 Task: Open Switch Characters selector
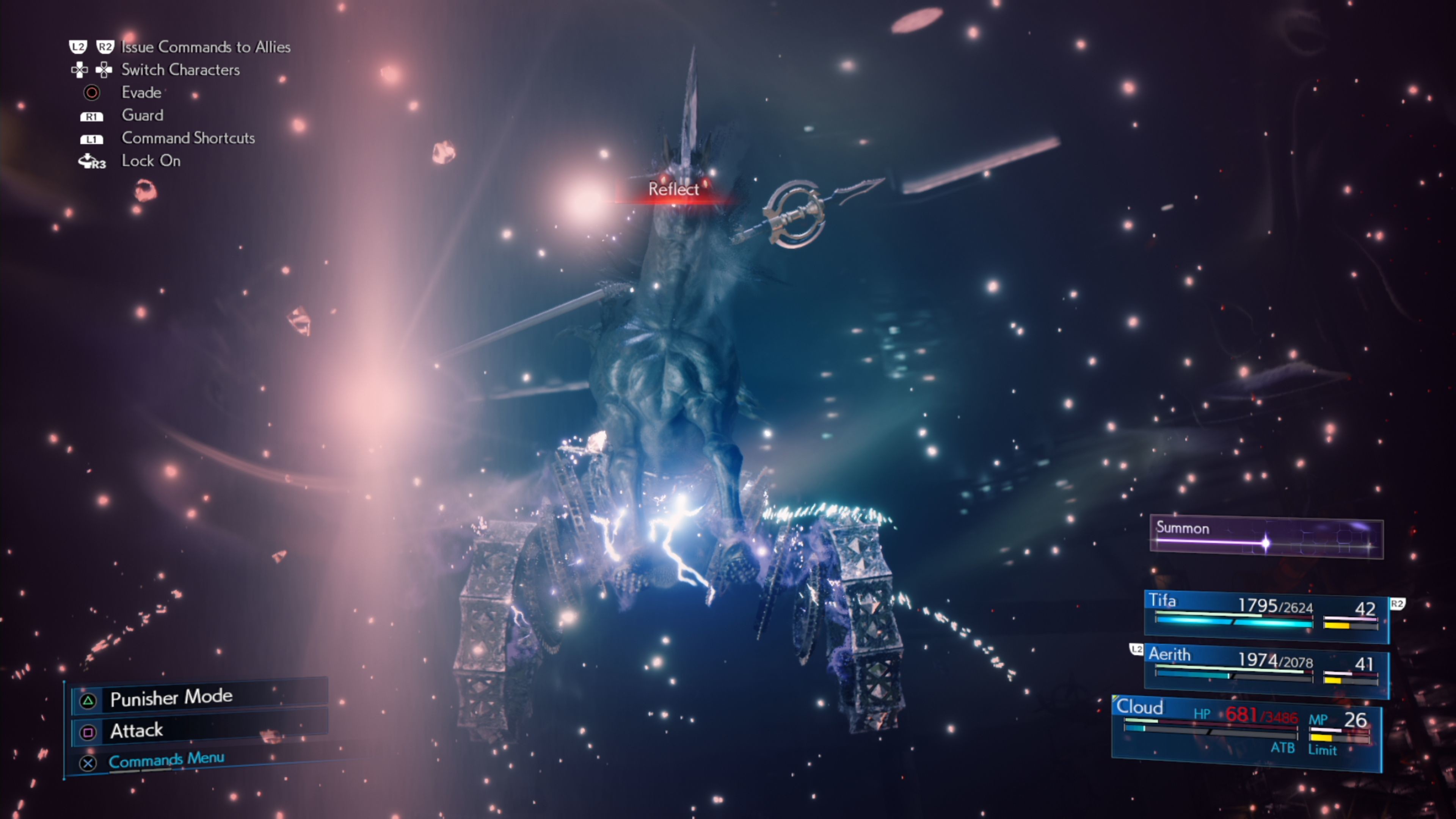(181, 70)
